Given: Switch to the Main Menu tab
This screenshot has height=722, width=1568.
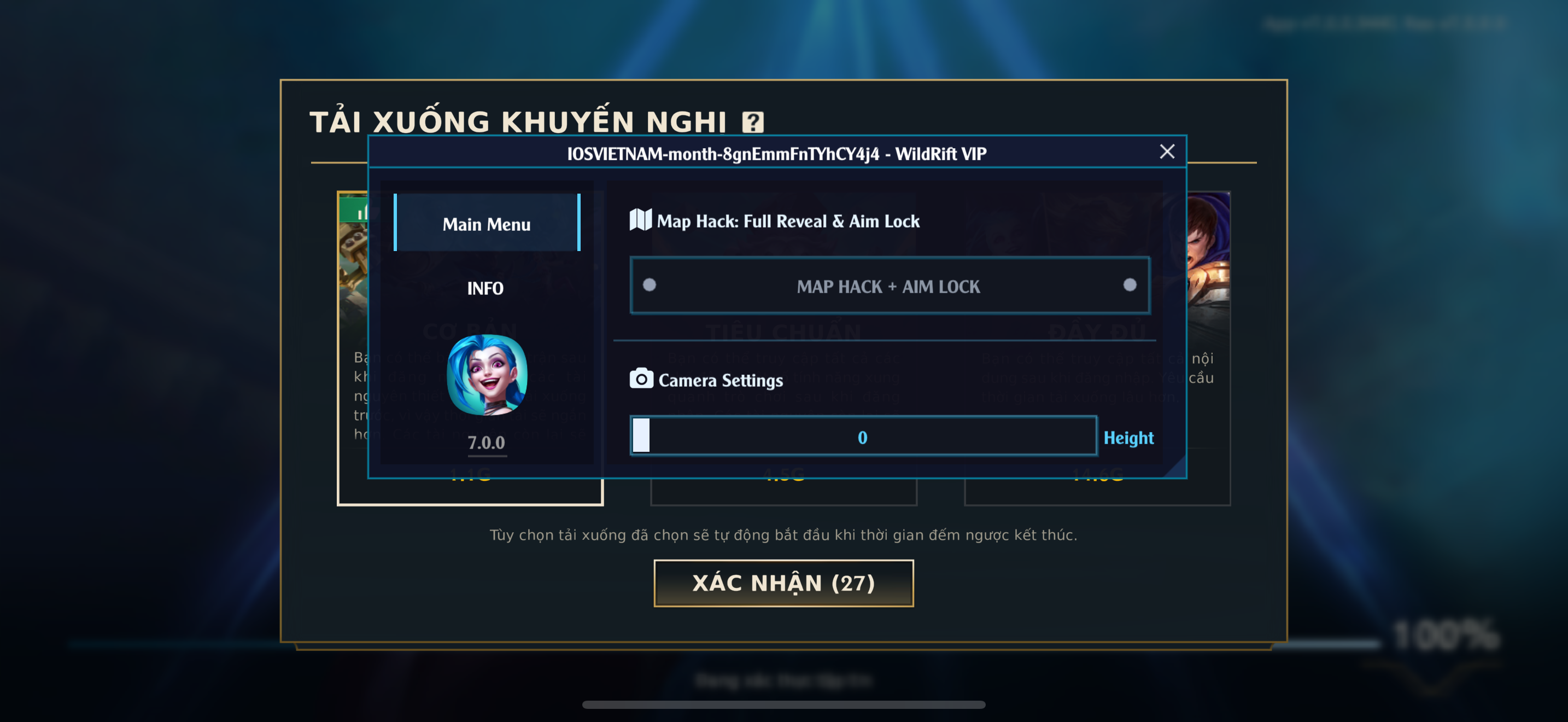Looking at the screenshot, I should tap(487, 223).
